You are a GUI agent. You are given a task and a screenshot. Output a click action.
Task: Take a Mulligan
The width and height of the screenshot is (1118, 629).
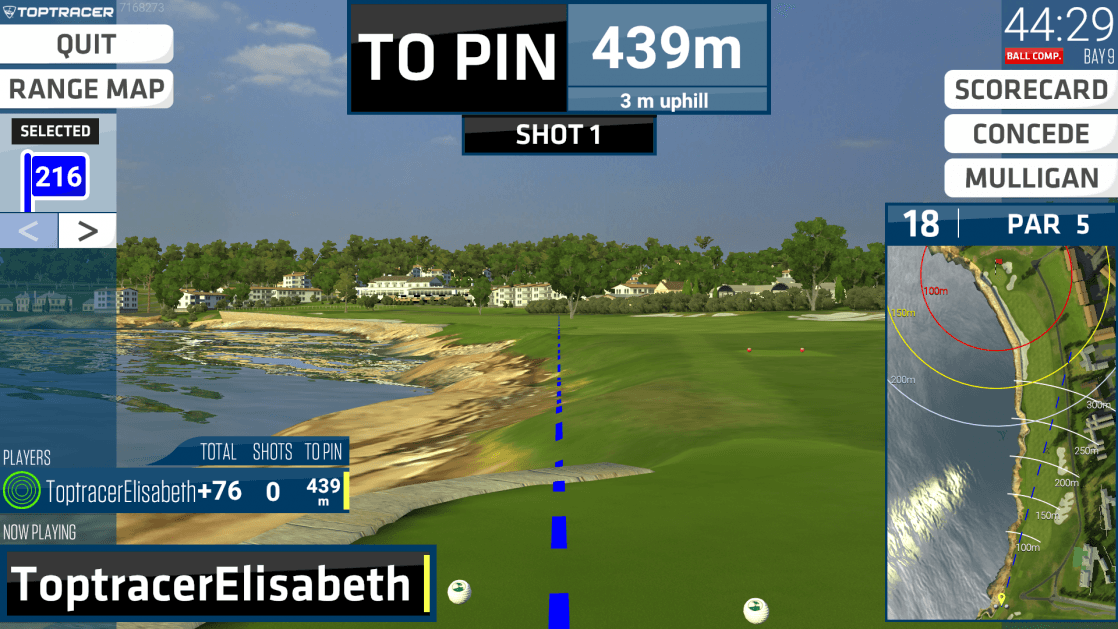click(x=1031, y=179)
